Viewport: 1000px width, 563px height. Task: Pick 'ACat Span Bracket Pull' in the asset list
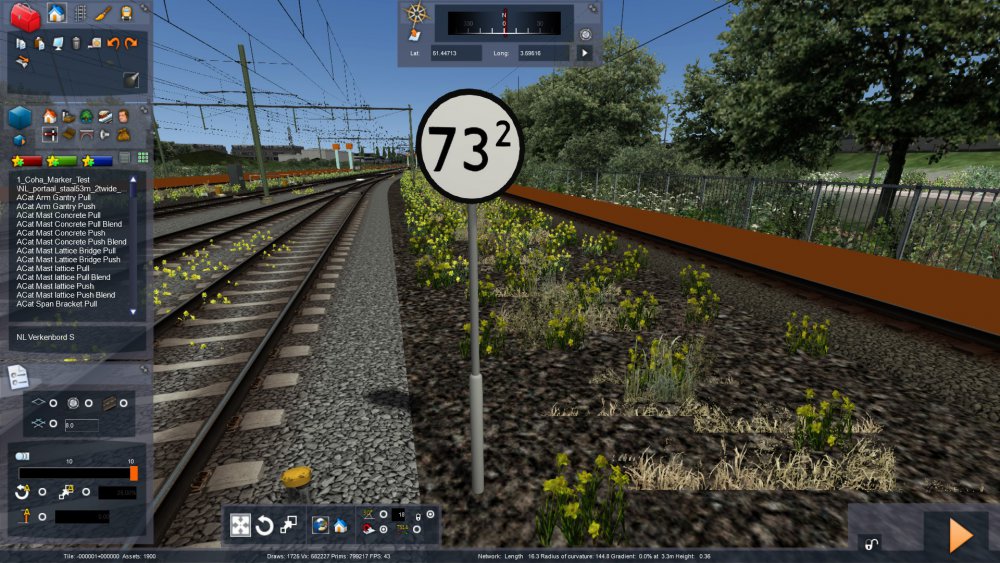[x=60, y=304]
